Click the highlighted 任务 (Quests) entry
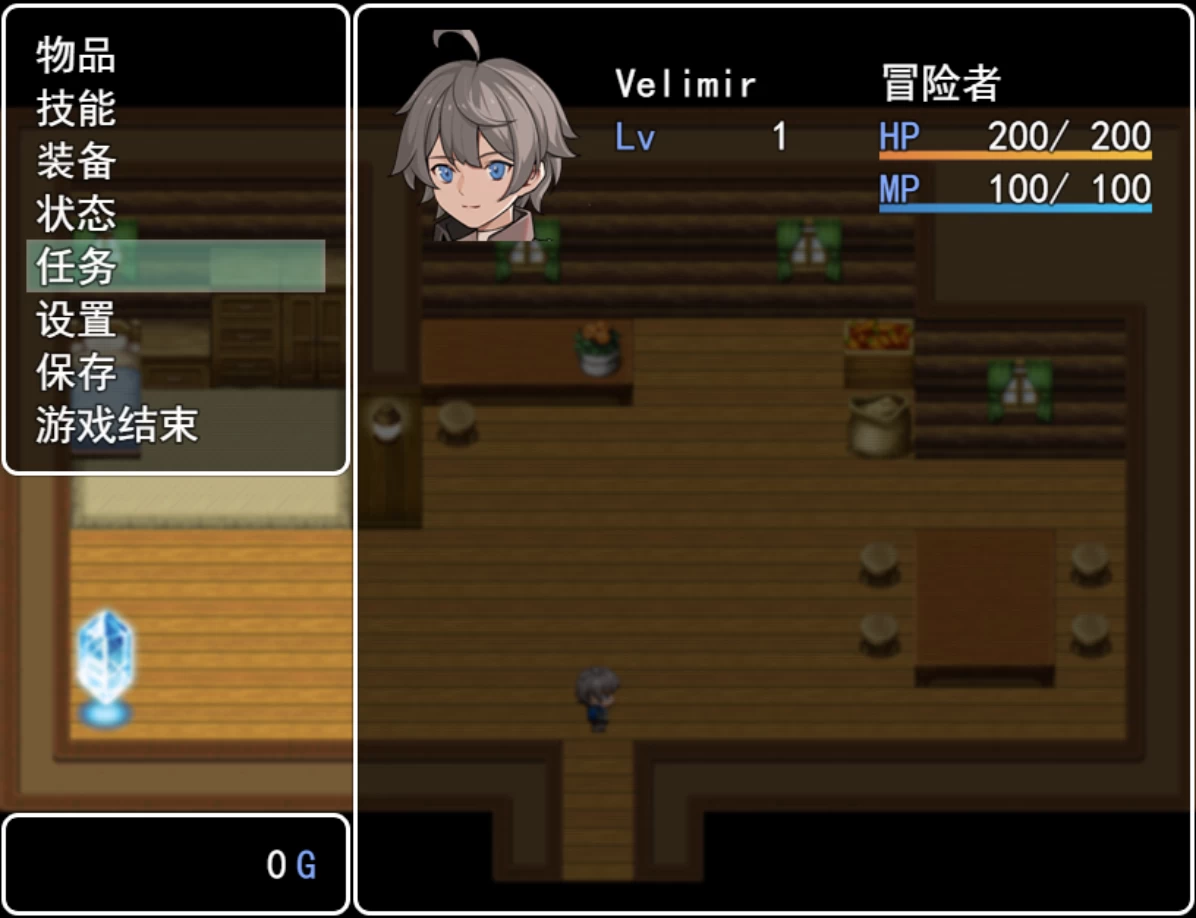The width and height of the screenshot is (1196, 918). (x=76, y=266)
